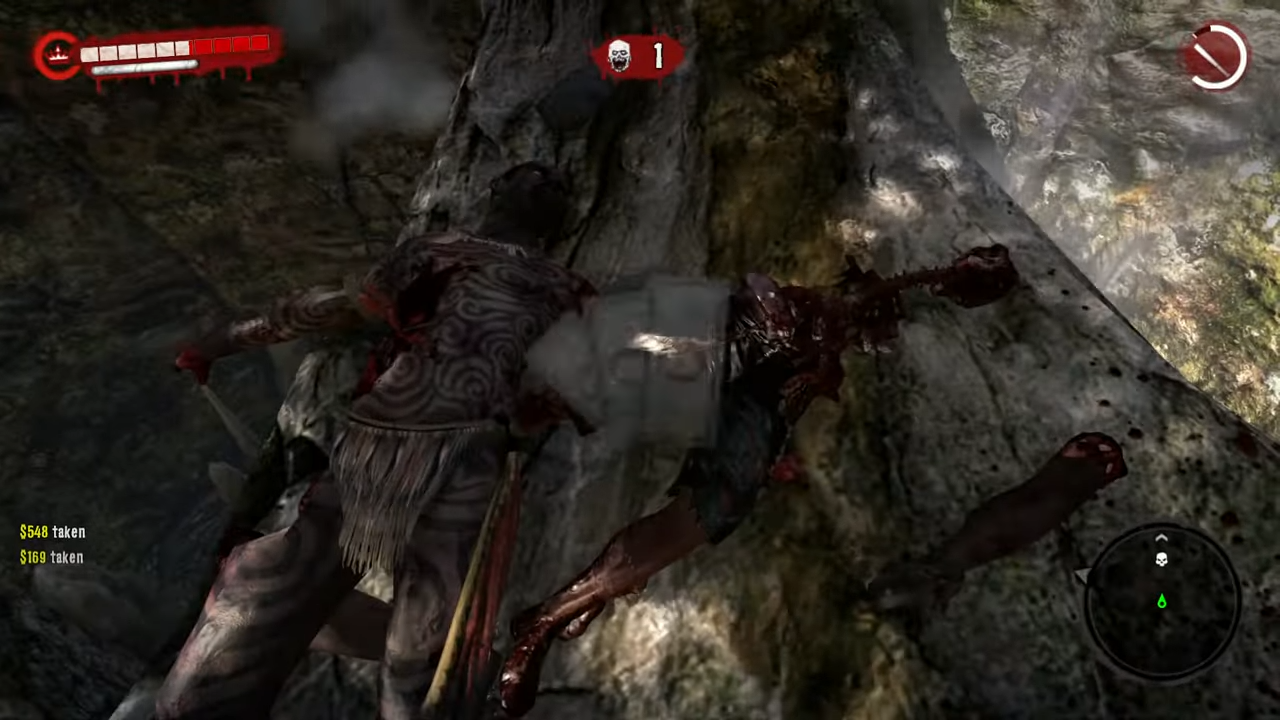Image resolution: width=1280 pixels, height=720 pixels.
Task: Click the white arrow pointer beside minimap
Action: click(1084, 574)
